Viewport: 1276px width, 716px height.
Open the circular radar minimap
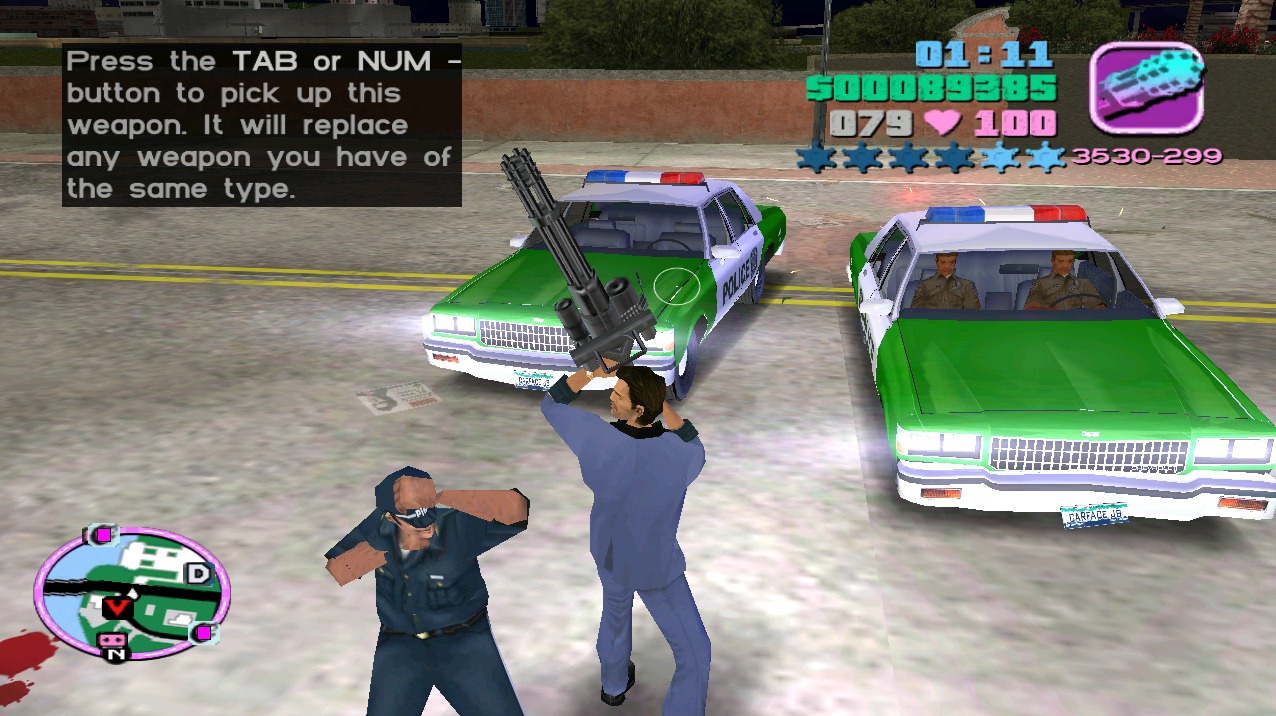131,594
